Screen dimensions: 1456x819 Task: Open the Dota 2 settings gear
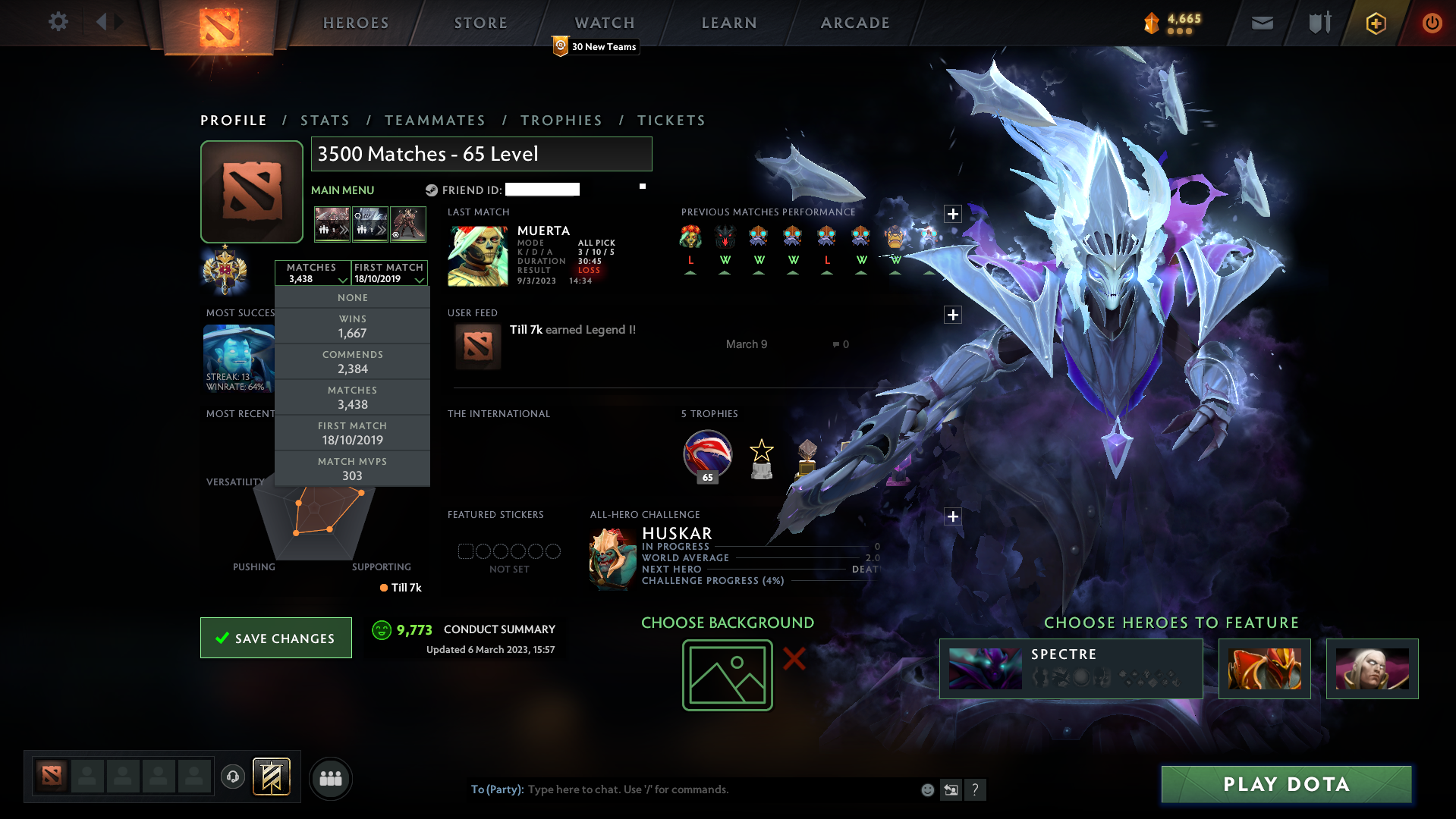[x=58, y=22]
